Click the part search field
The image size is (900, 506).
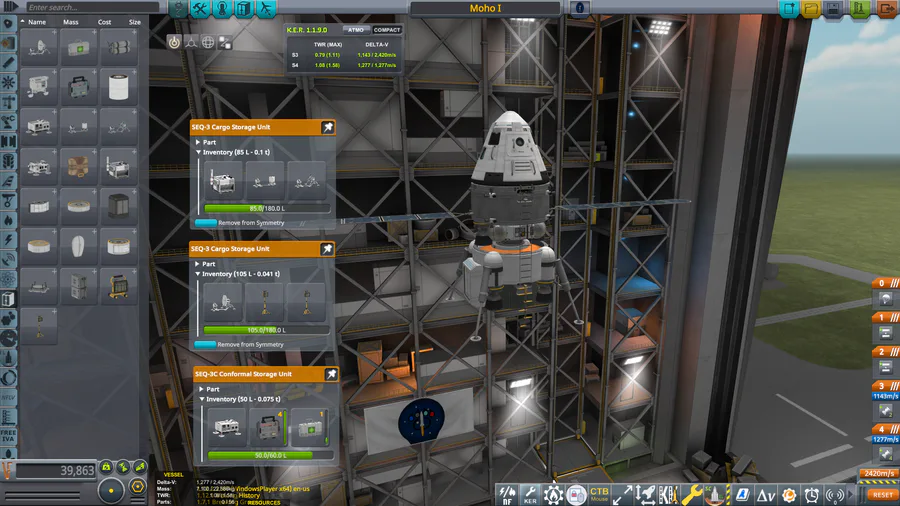coord(85,7)
